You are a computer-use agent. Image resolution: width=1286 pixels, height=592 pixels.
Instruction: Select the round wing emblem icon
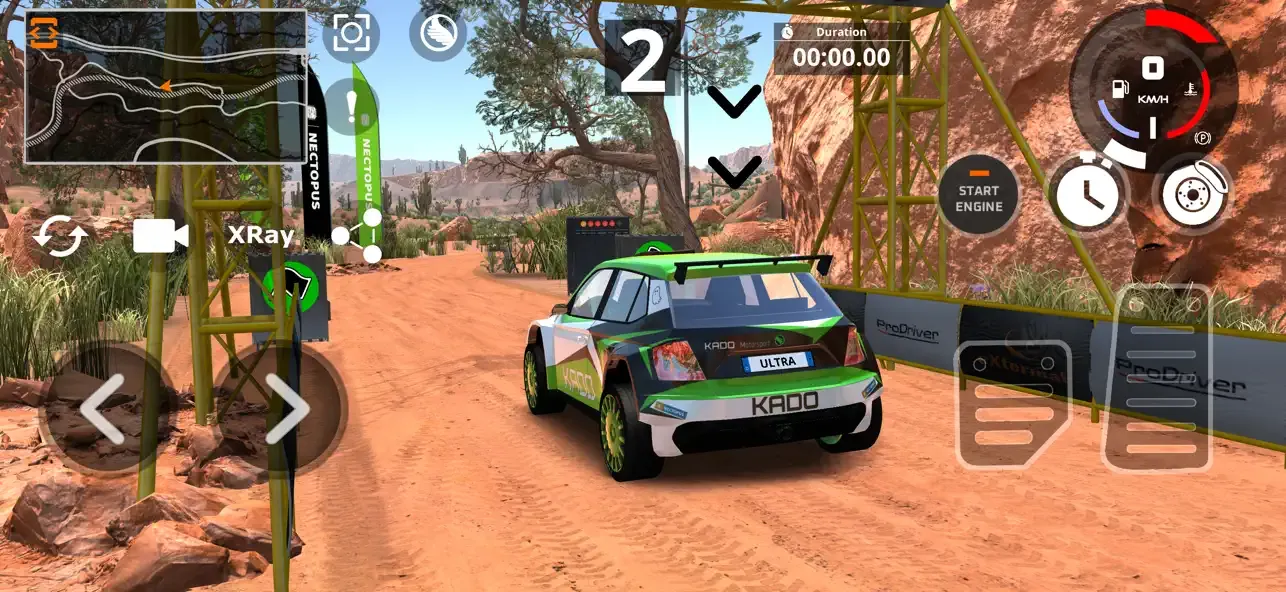point(438,34)
